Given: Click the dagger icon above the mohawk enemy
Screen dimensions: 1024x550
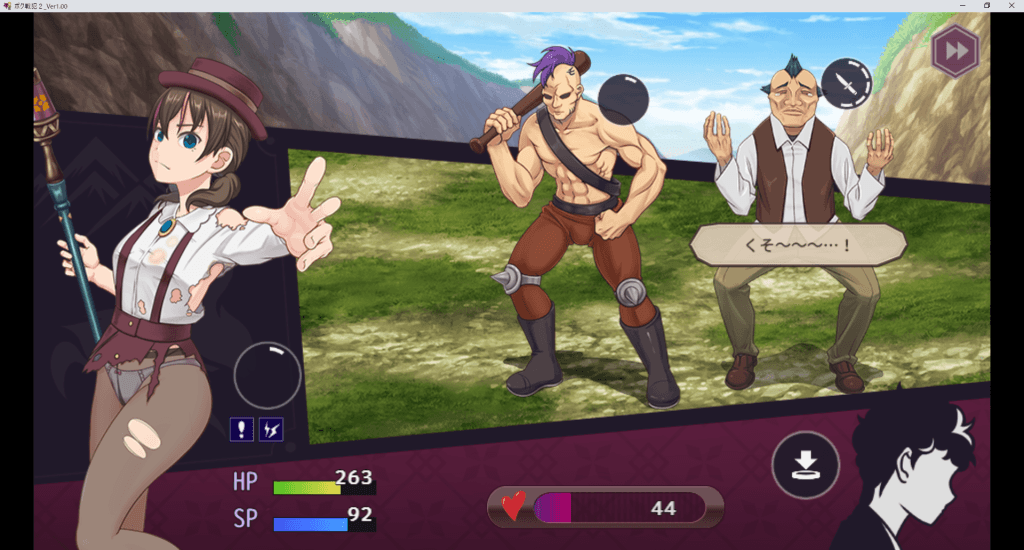Looking at the screenshot, I should point(846,84).
